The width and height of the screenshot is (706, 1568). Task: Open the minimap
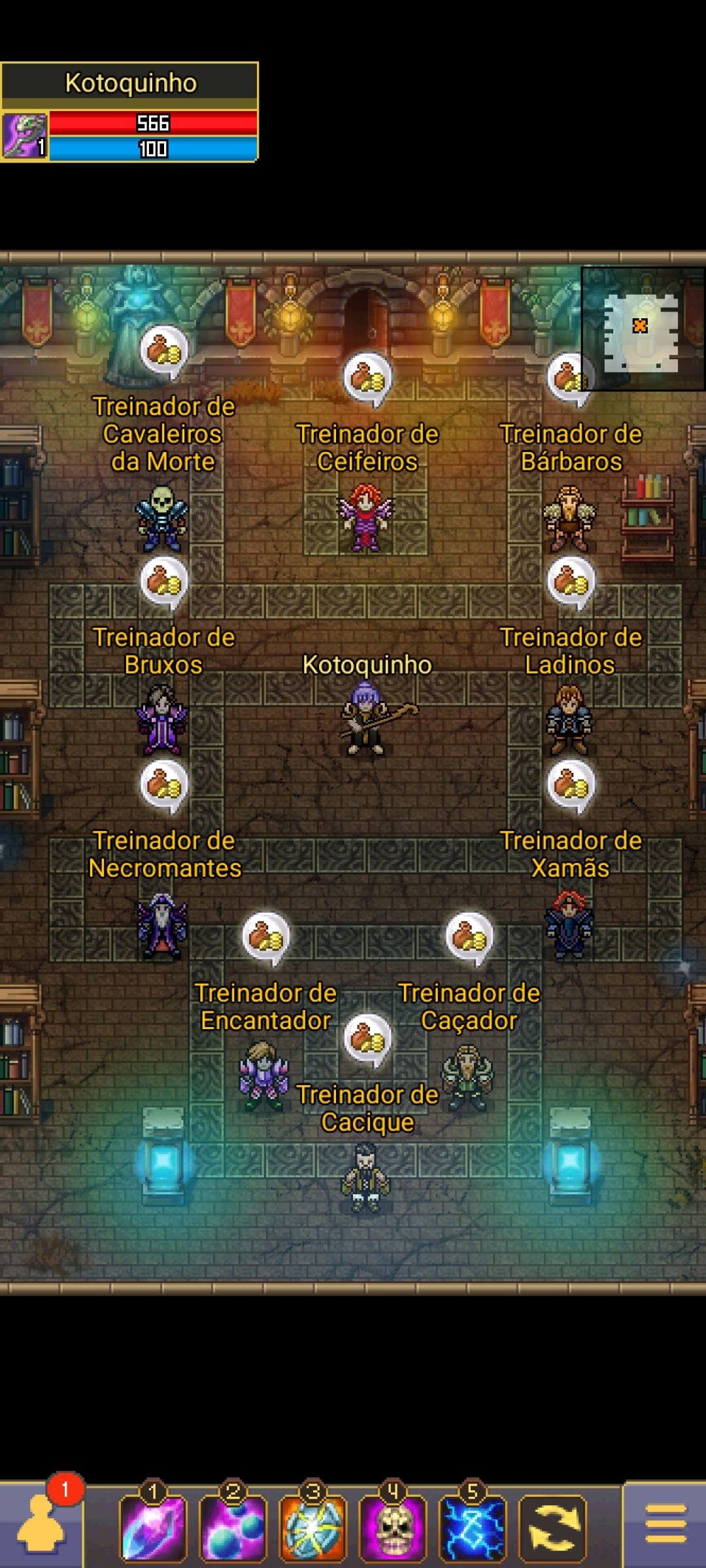pos(642,328)
